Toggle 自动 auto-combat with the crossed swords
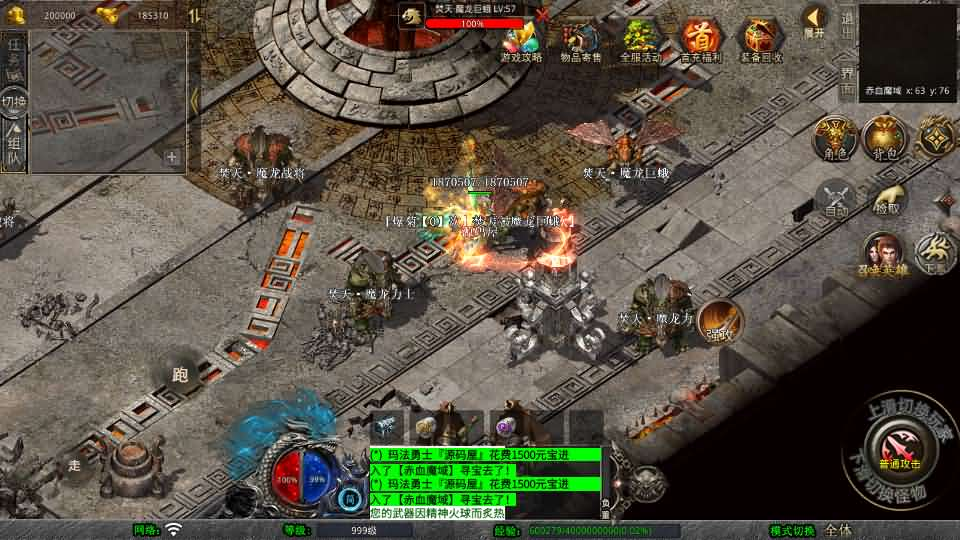Viewport: 960px width, 540px height. coord(836,198)
